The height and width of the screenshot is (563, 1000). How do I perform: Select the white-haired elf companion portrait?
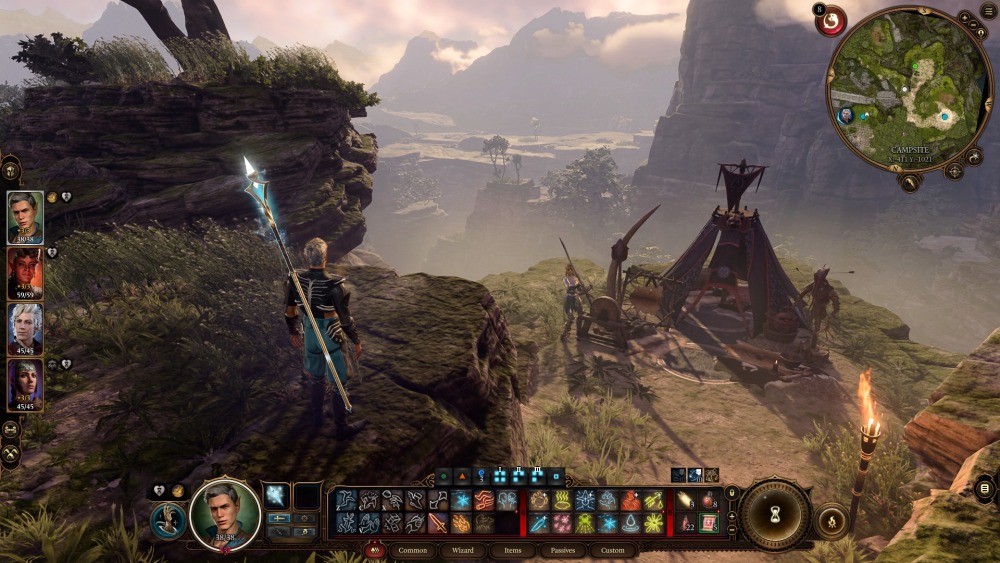[x=25, y=329]
